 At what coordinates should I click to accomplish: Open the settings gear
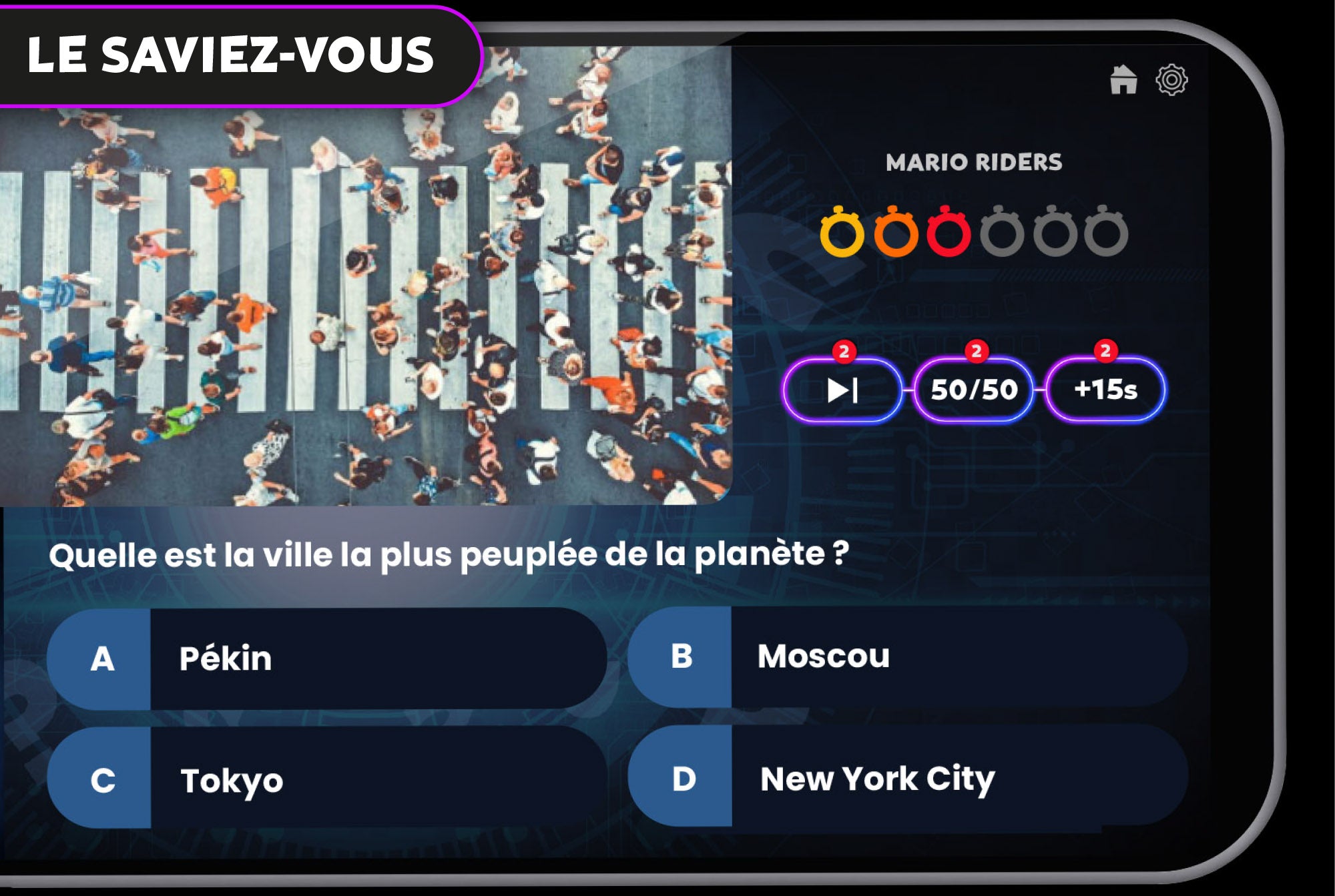[x=1171, y=80]
